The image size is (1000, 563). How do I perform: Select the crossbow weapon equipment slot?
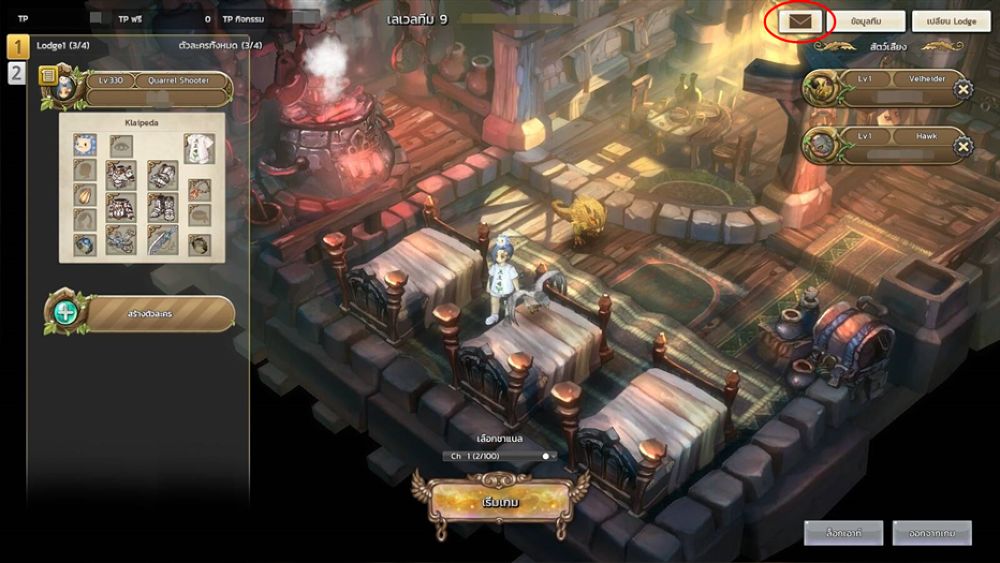[121, 240]
